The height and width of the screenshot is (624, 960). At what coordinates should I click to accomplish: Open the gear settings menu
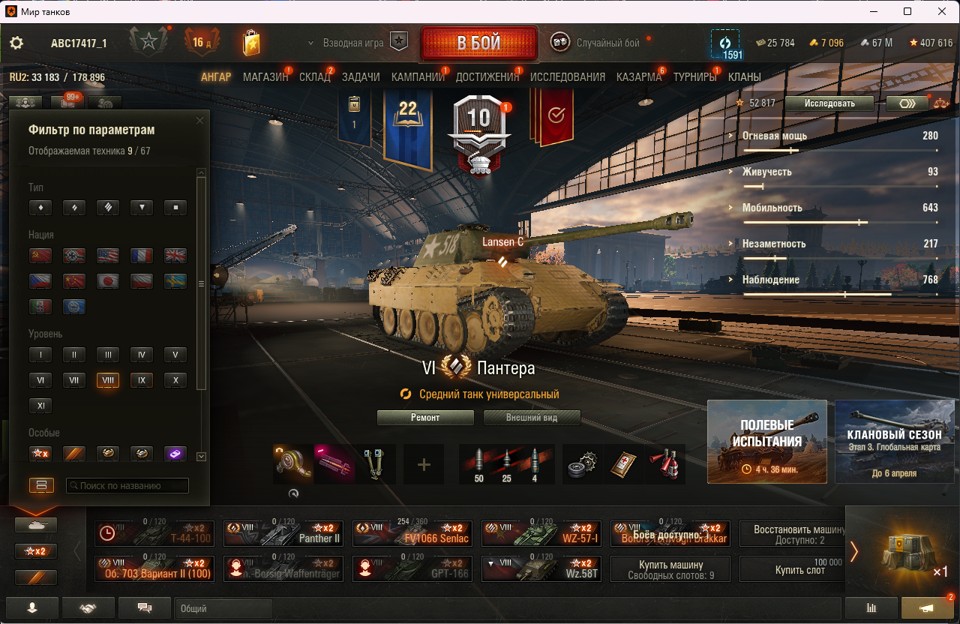pyautogui.click(x=16, y=43)
